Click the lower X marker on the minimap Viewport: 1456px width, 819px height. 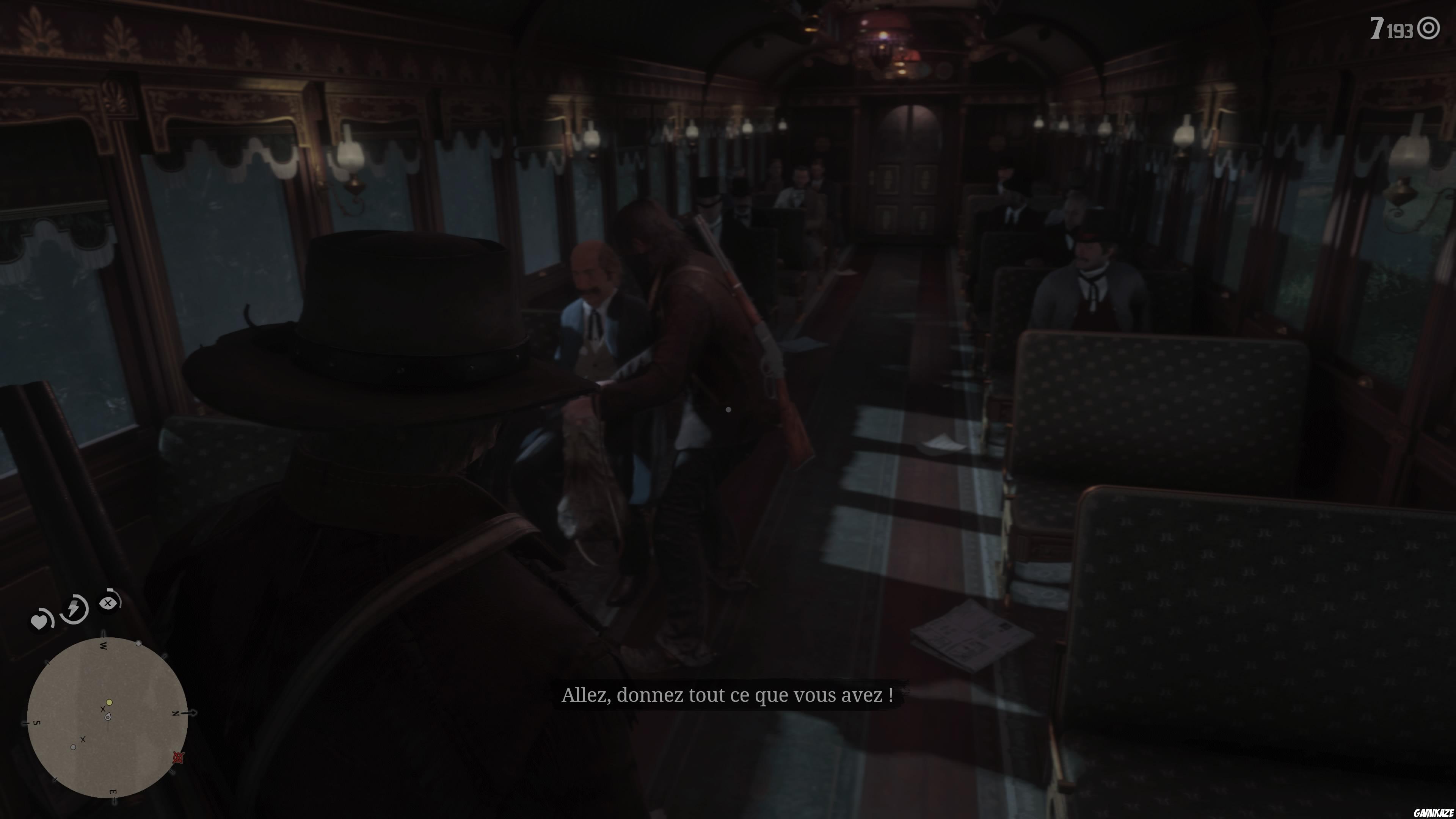tap(83, 739)
